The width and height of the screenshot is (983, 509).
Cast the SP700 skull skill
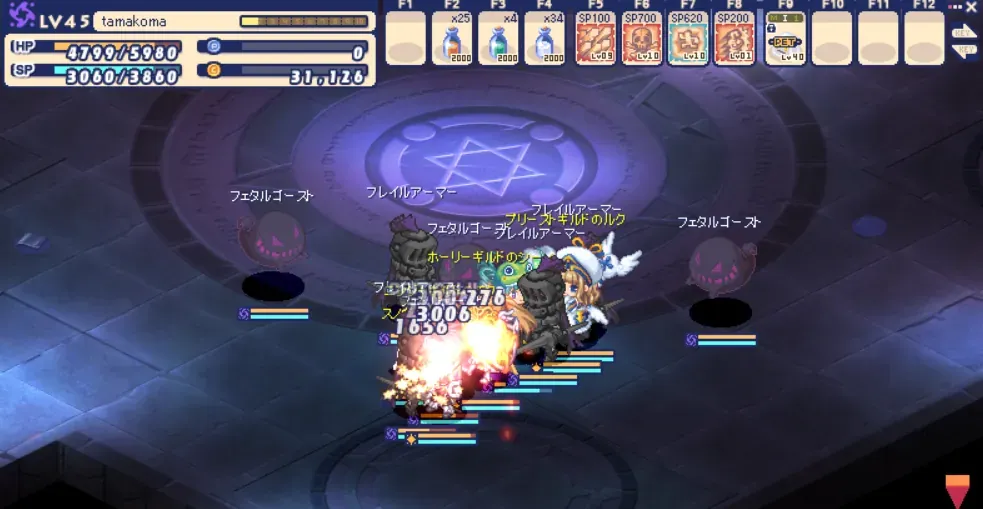click(642, 40)
